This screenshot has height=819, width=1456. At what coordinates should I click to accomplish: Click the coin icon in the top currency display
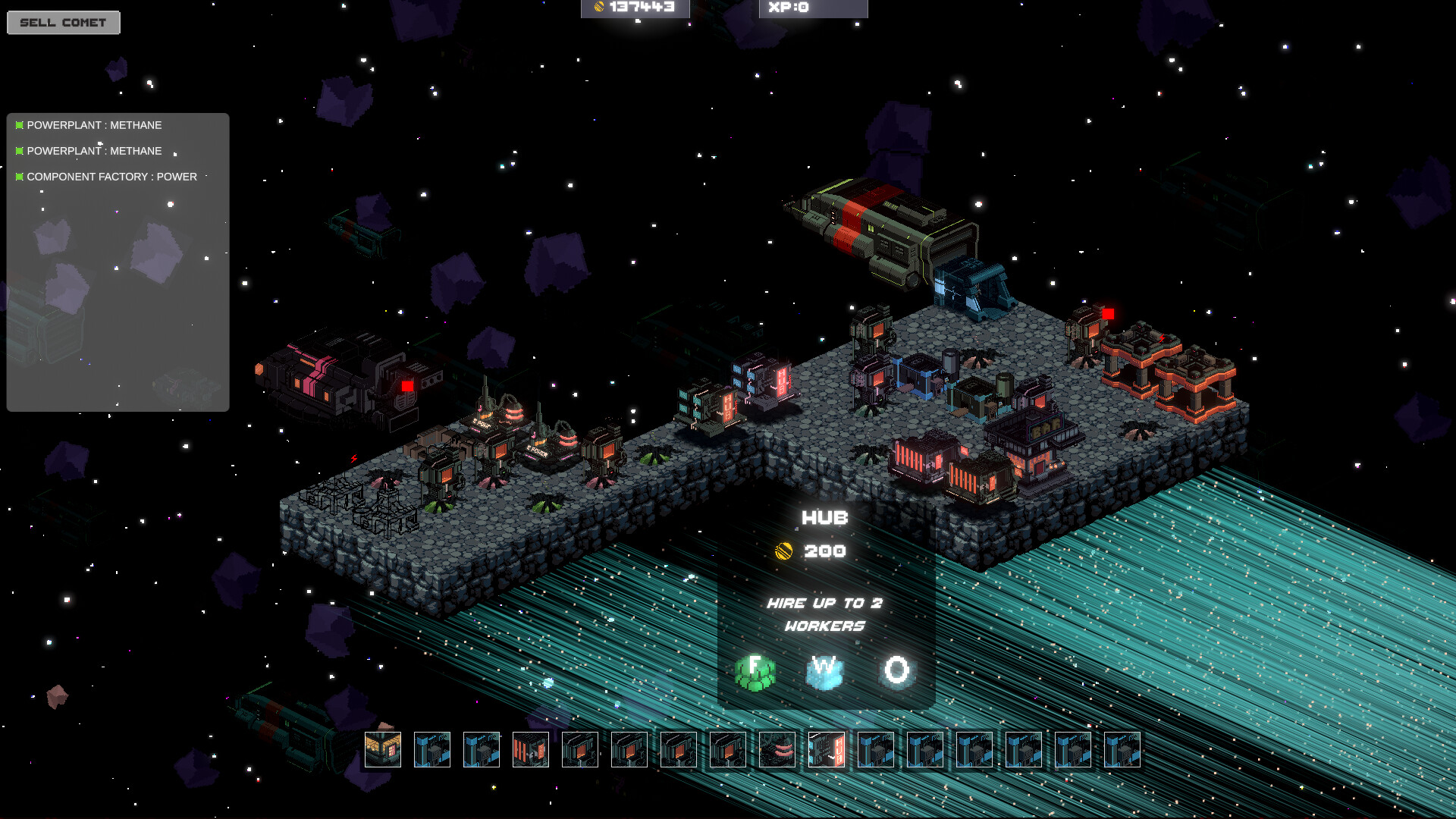[598, 8]
